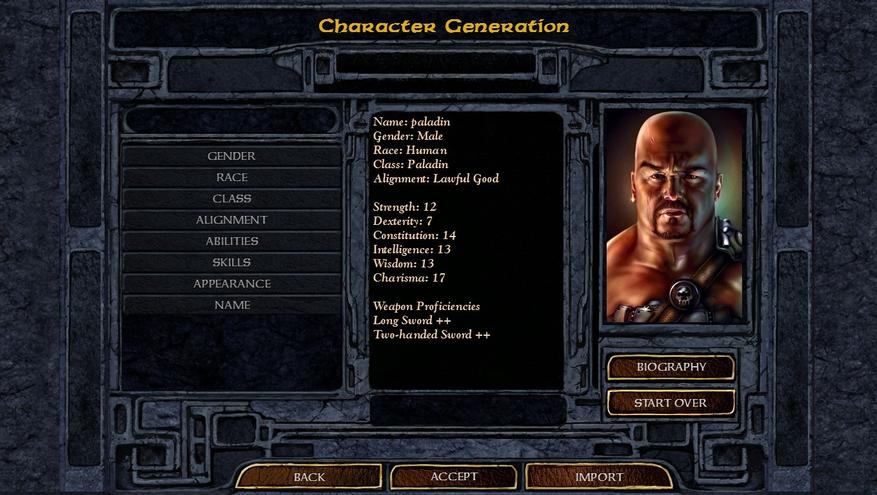The width and height of the screenshot is (877, 495).
Task: Select the Class option
Action: pyautogui.click(x=231, y=198)
